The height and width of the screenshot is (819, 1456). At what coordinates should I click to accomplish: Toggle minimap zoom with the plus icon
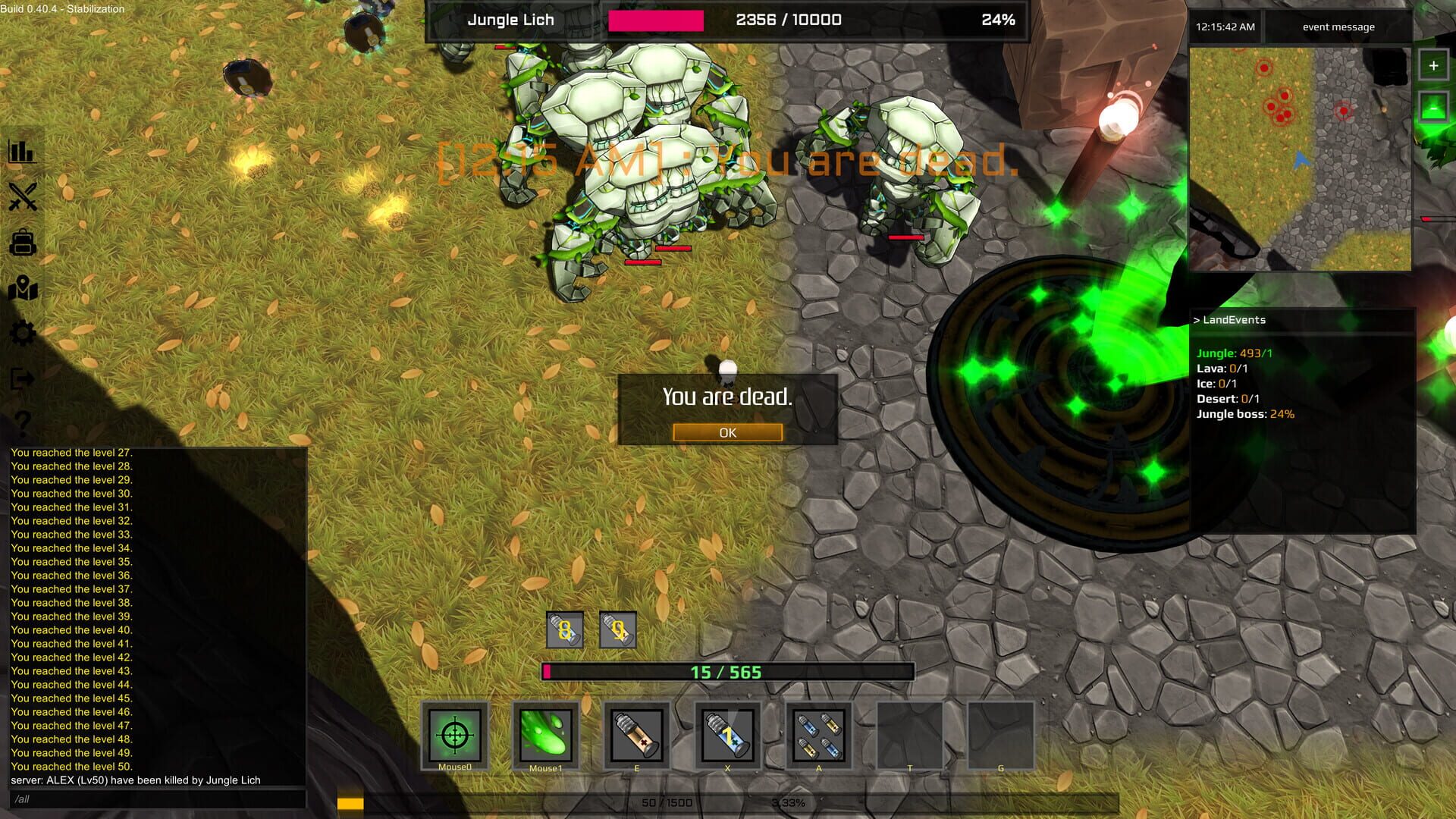1433,64
